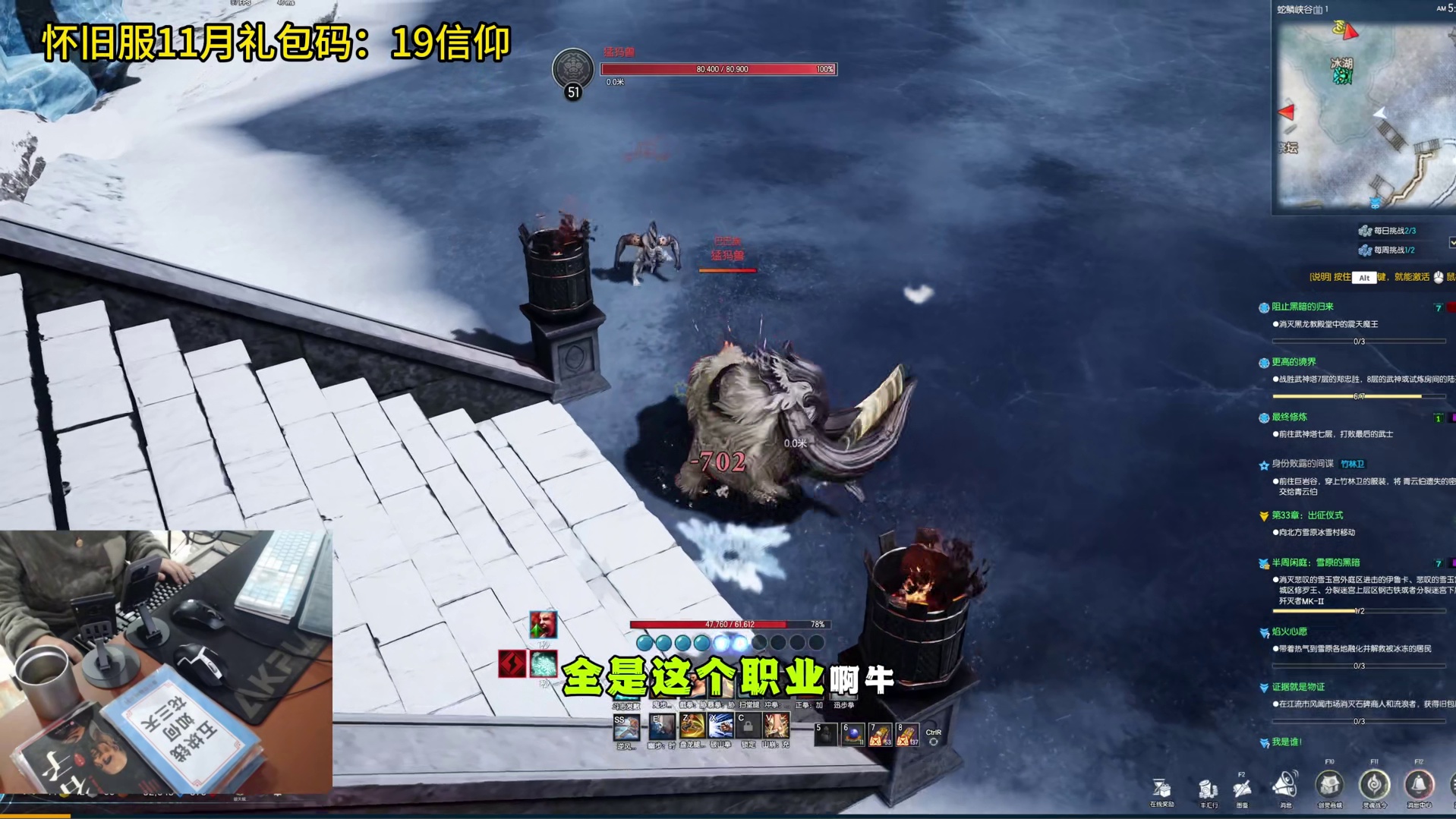Image resolution: width=1456 pixels, height=819 pixels.
Task: Open the 丰汇行 coin shop icon
Action: [1208, 789]
